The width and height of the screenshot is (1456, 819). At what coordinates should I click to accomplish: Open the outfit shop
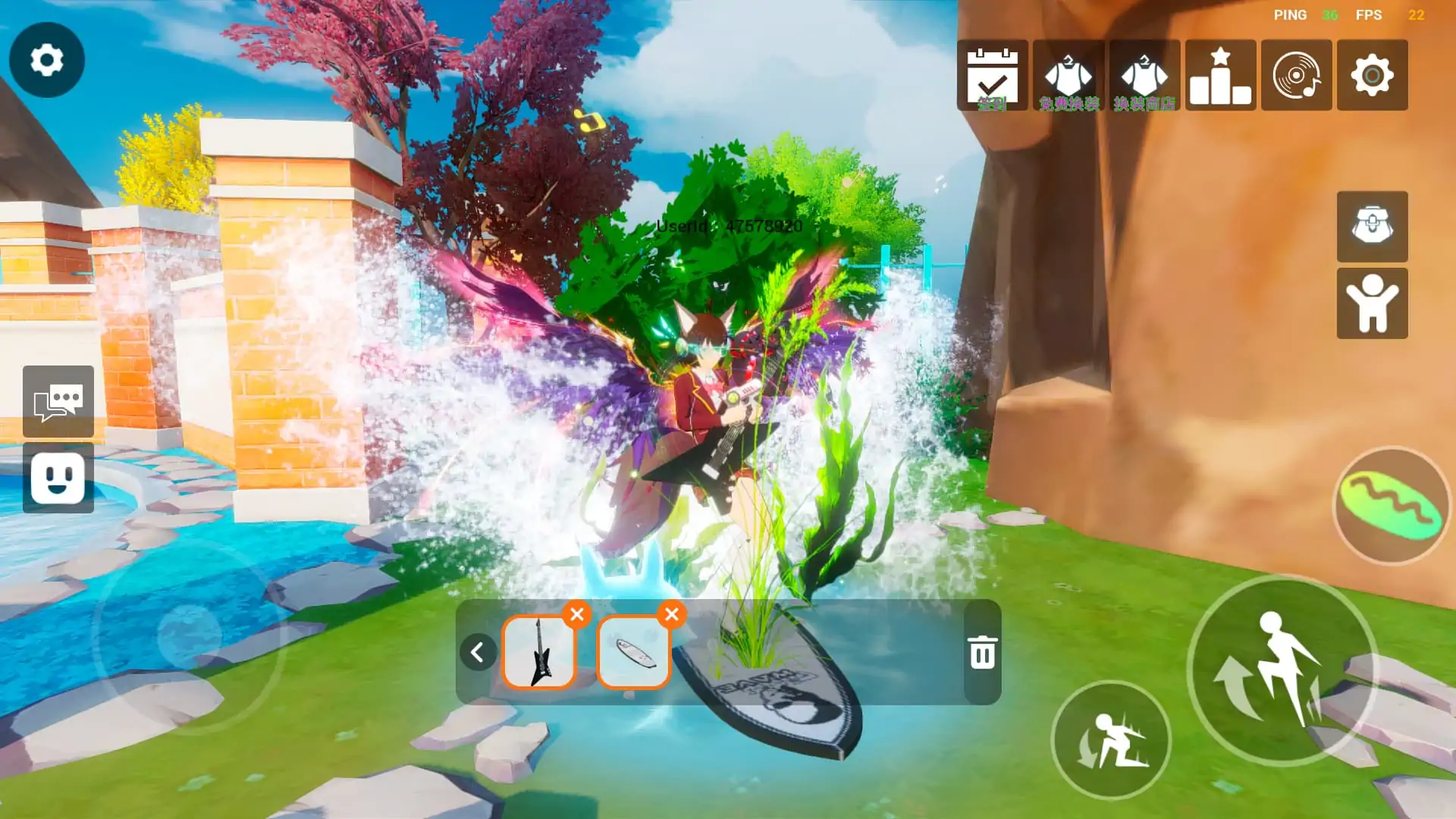[x=1144, y=75]
